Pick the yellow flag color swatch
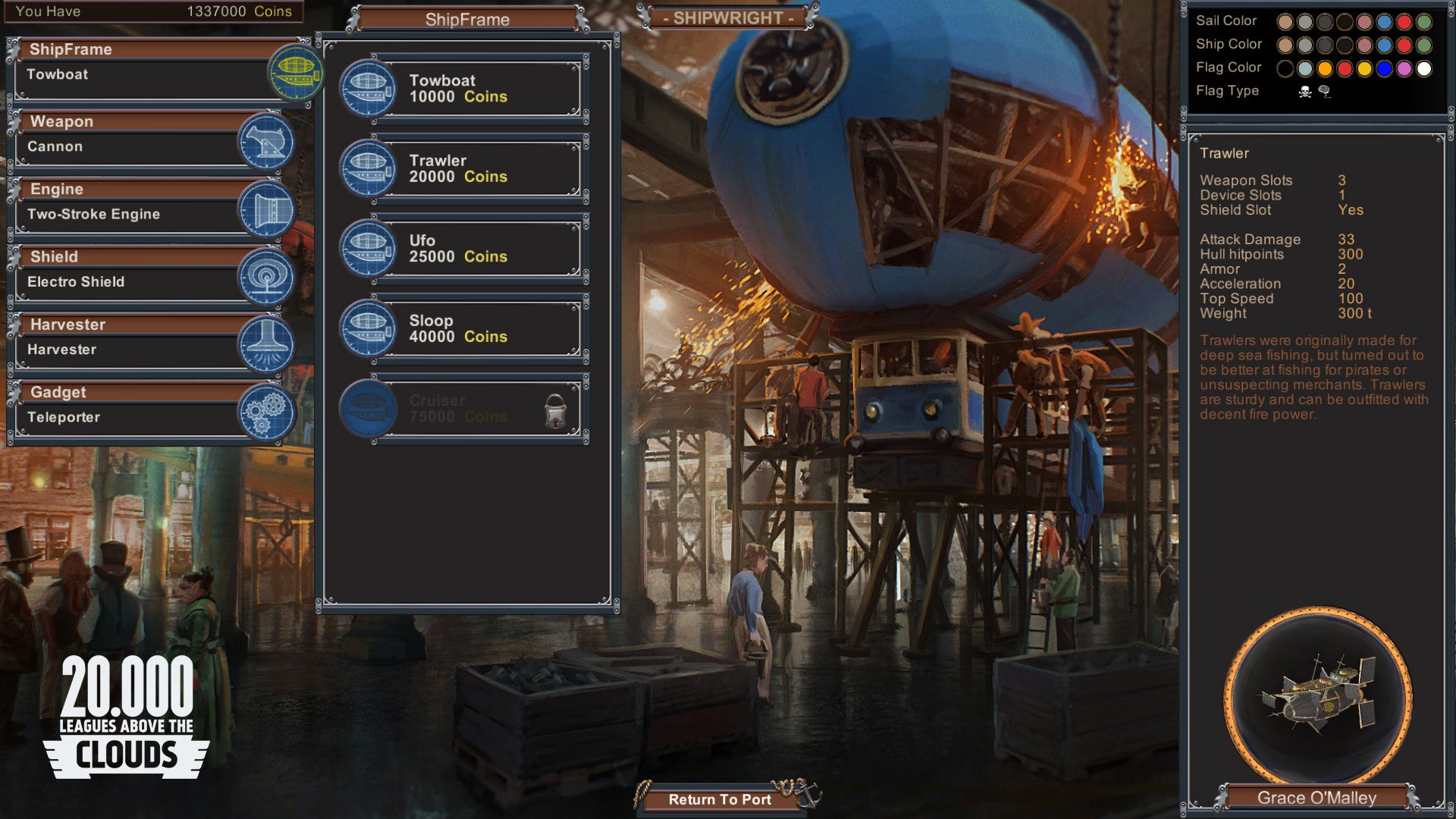The height and width of the screenshot is (819, 1456). 1363,69
